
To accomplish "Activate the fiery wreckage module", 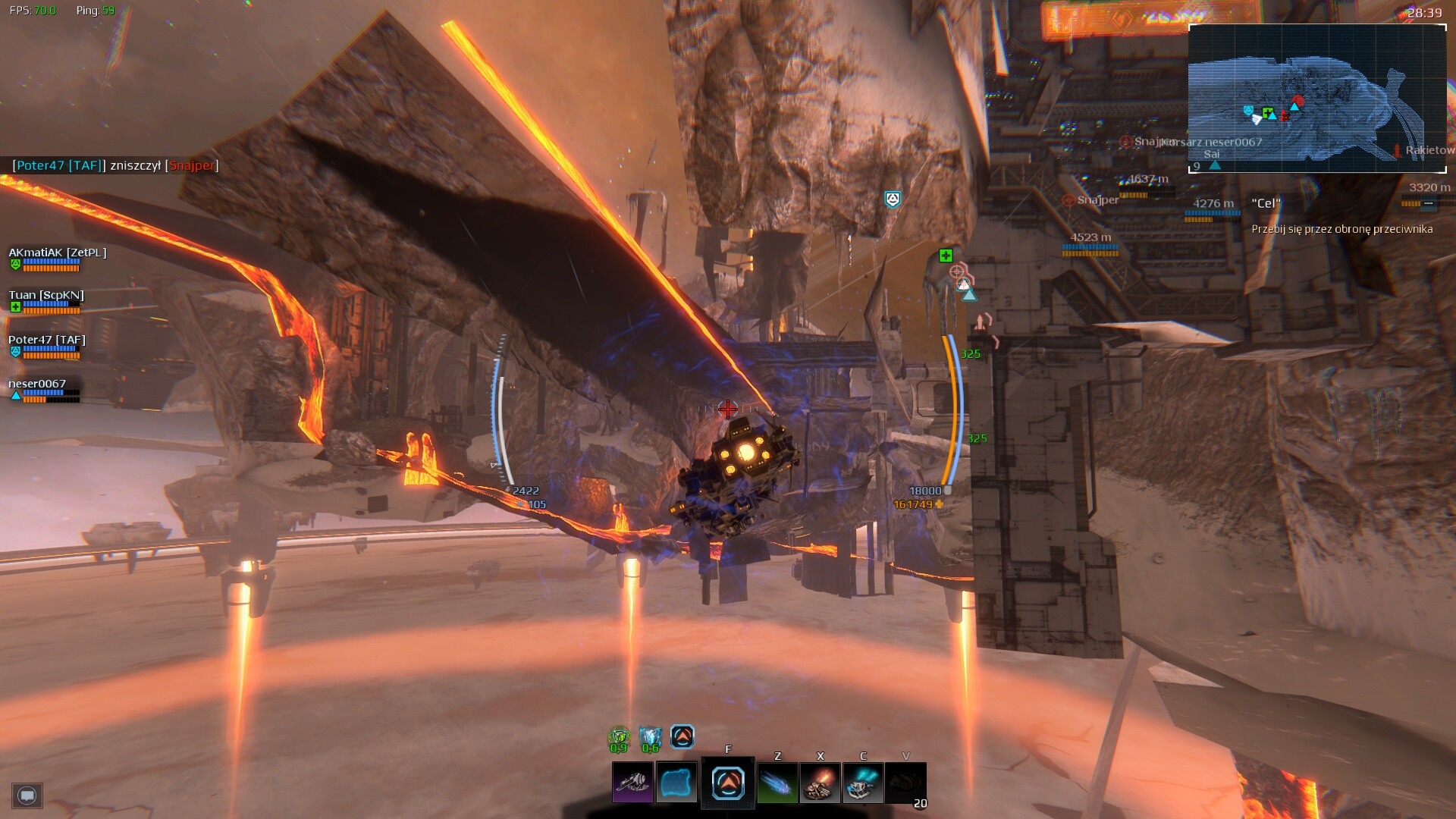I will coord(821,783).
